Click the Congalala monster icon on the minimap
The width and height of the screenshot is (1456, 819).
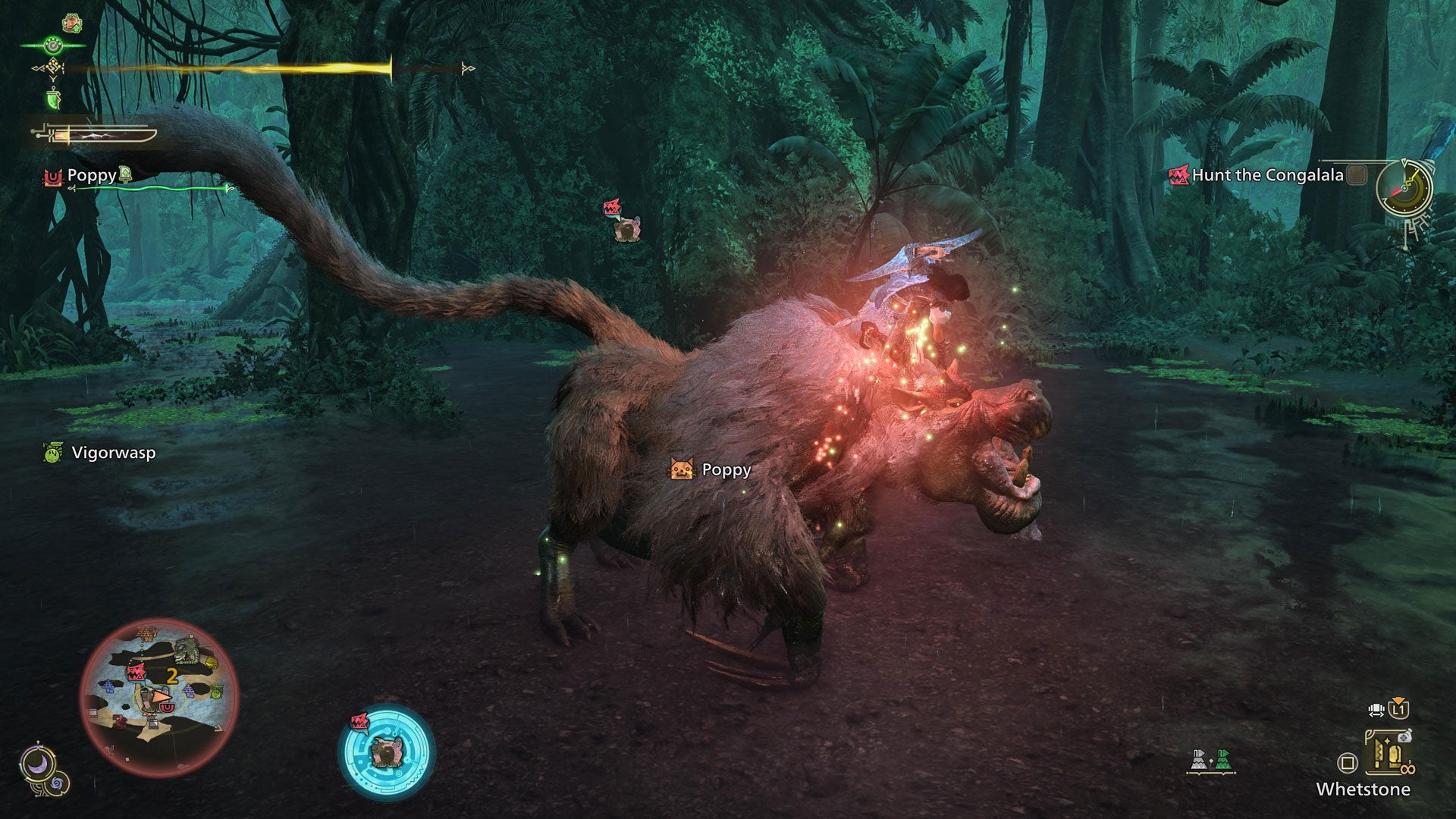[x=136, y=673]
